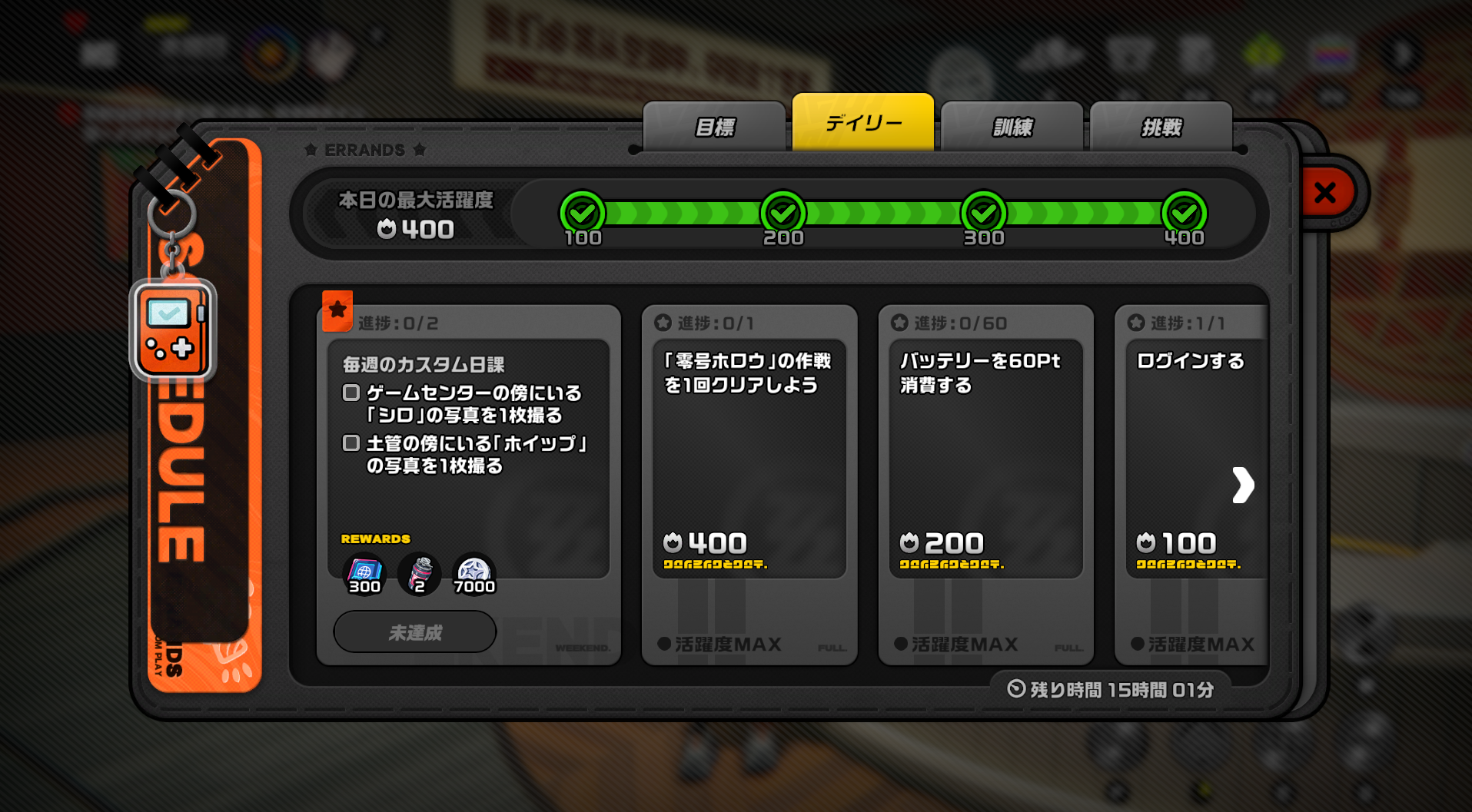Click the 100-point activity checkpoint checkmark
Screen dimensions: 1472x812
click(583, 213)
